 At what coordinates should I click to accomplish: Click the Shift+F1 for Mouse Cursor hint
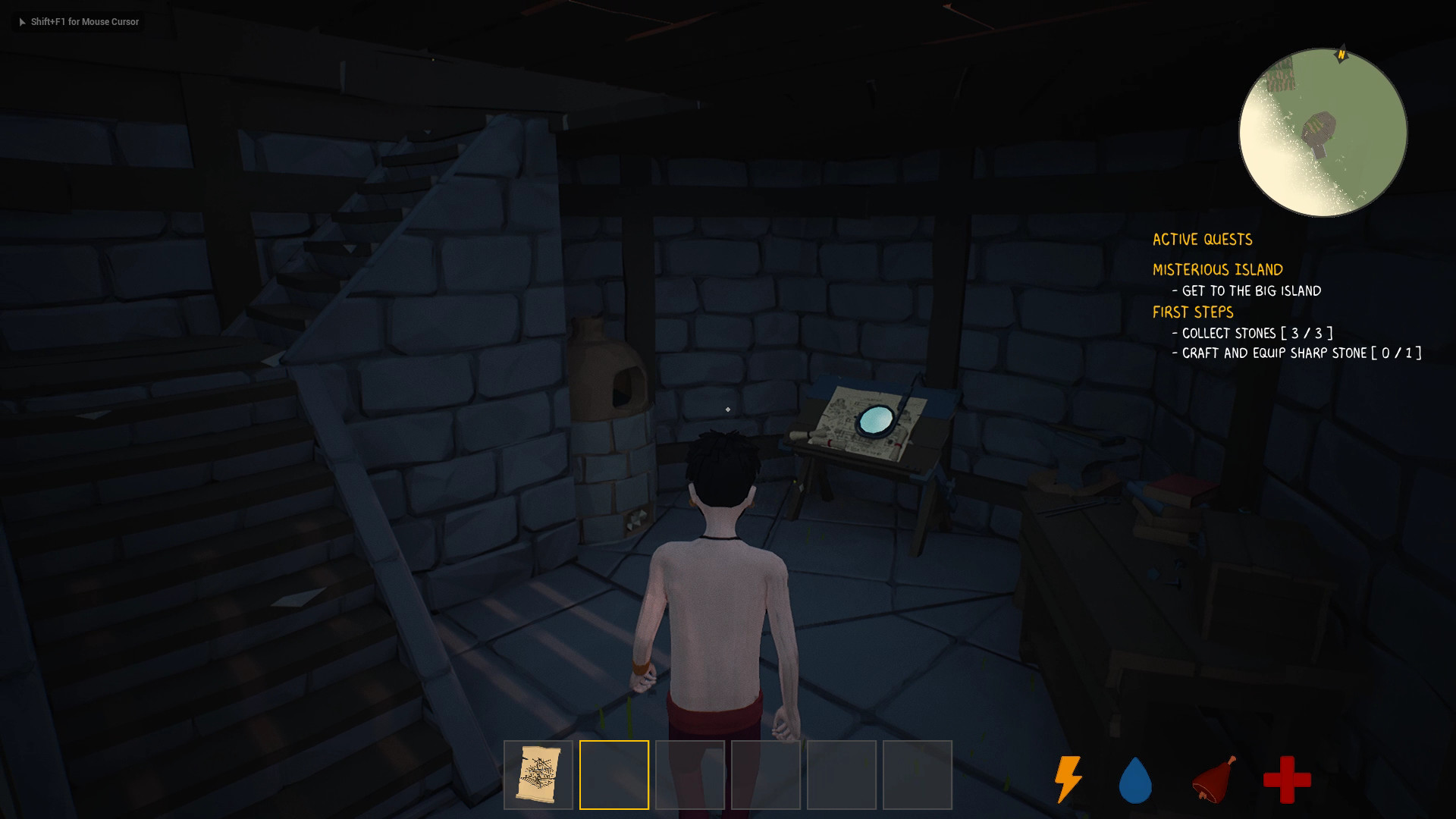(x=83, y=22)
